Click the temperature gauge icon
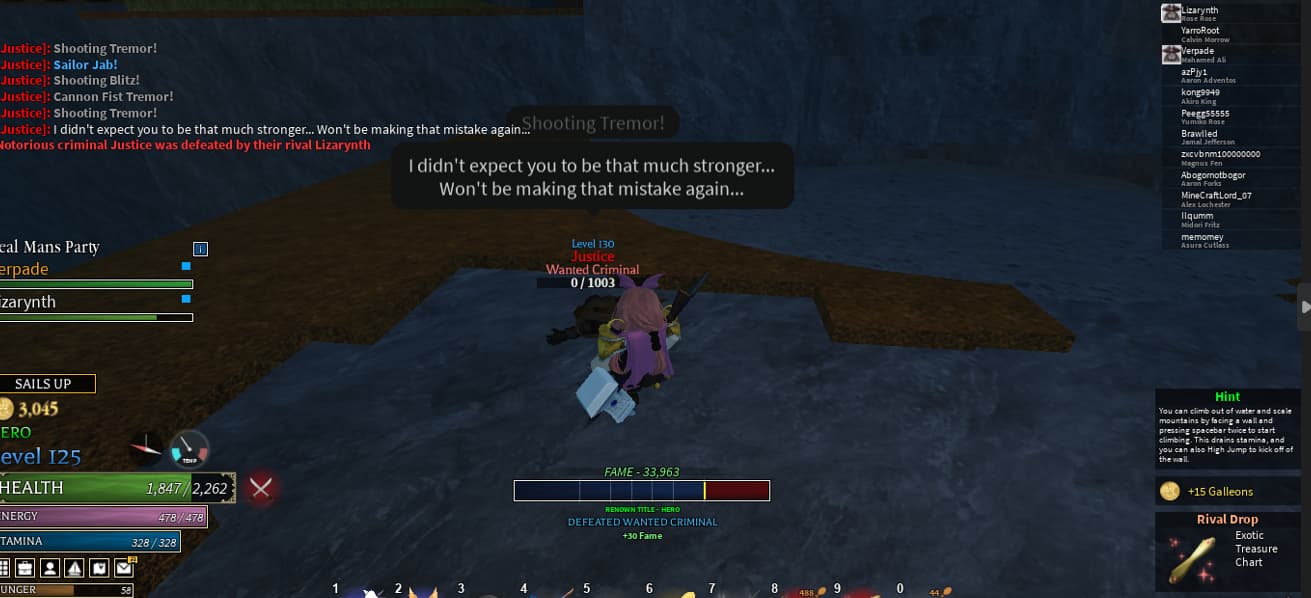 [188, 449]
